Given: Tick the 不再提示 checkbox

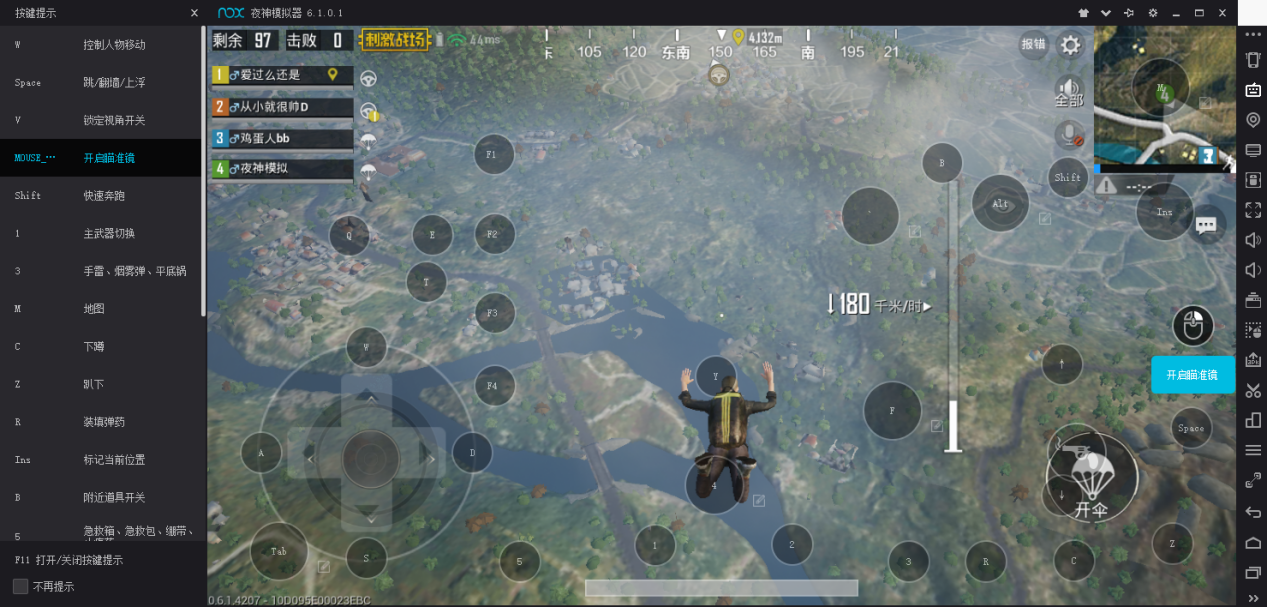Looking at the screenshot, I should click(21, 586).
